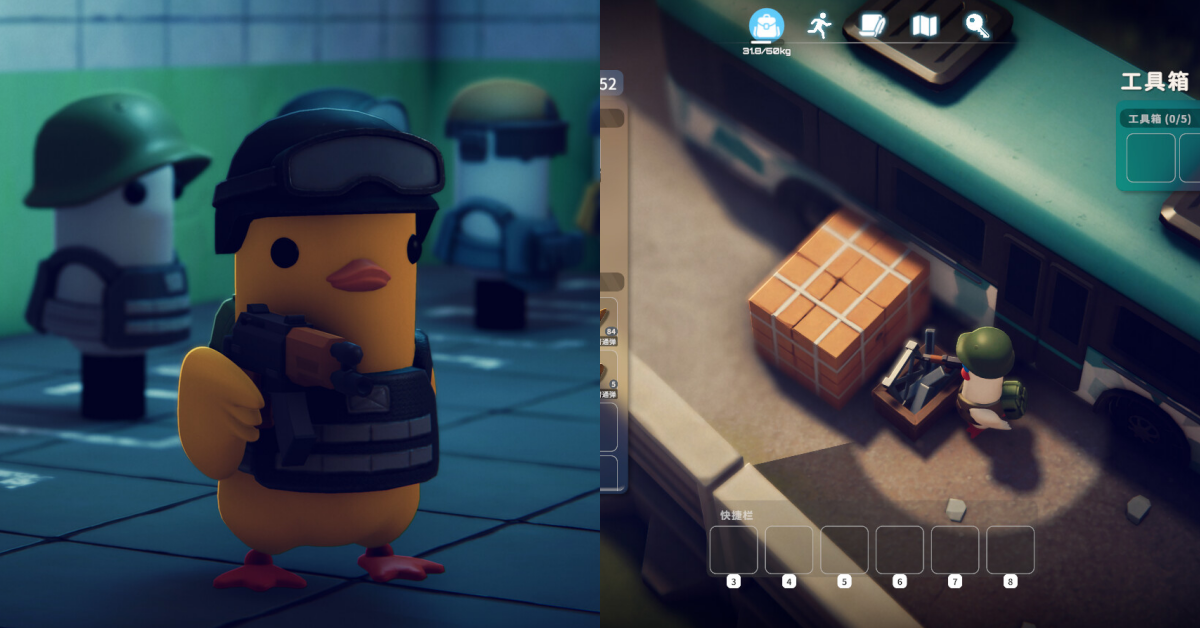Viewport: 1200px width, 628px height.
Task: Show the folded map icon
Action: tap(925, 26)
